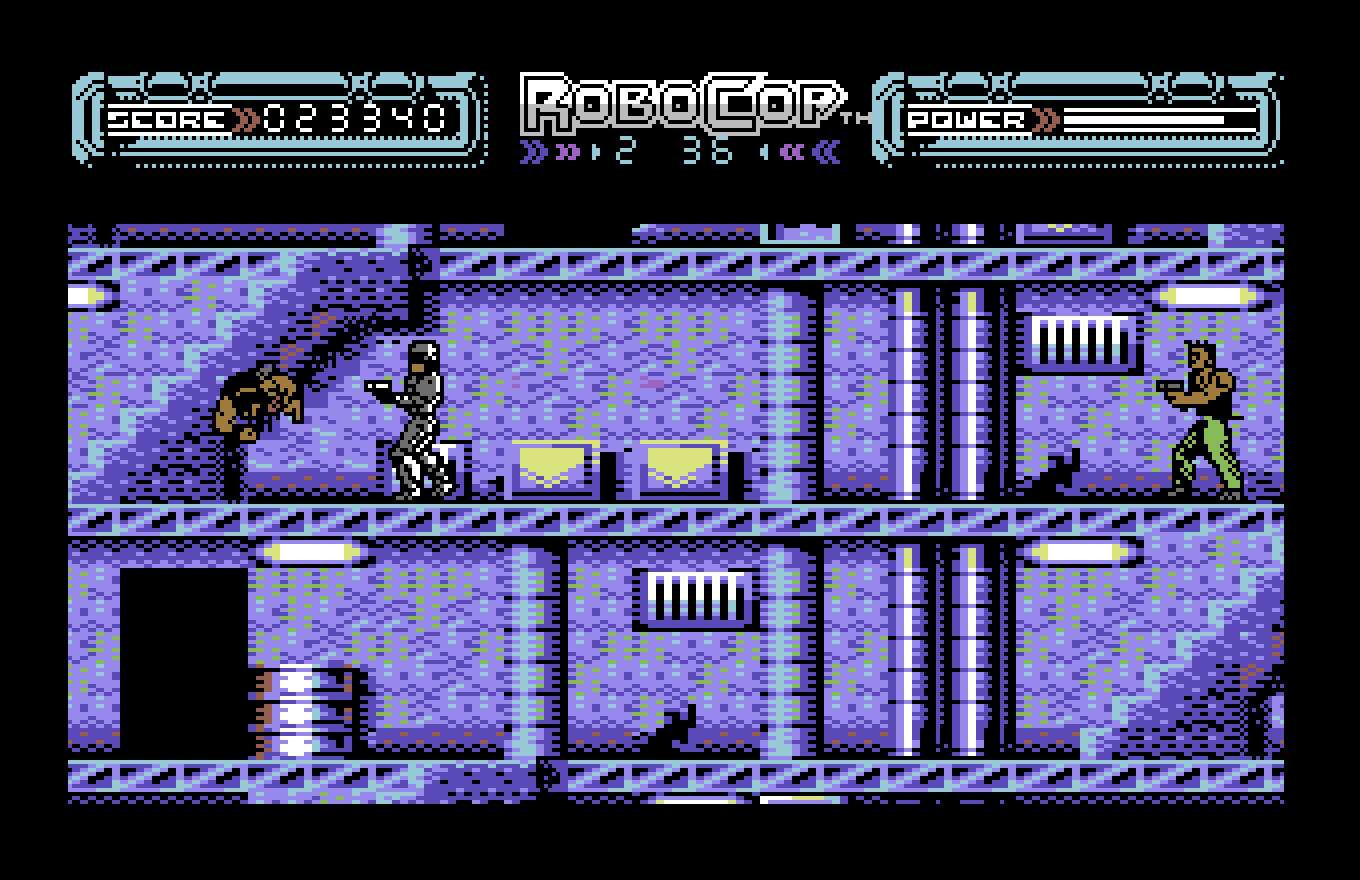Toggle the ceiling lamp above the barrels
The height and width of the screenshot is (880, 1360).
click(x=310, y=550)
